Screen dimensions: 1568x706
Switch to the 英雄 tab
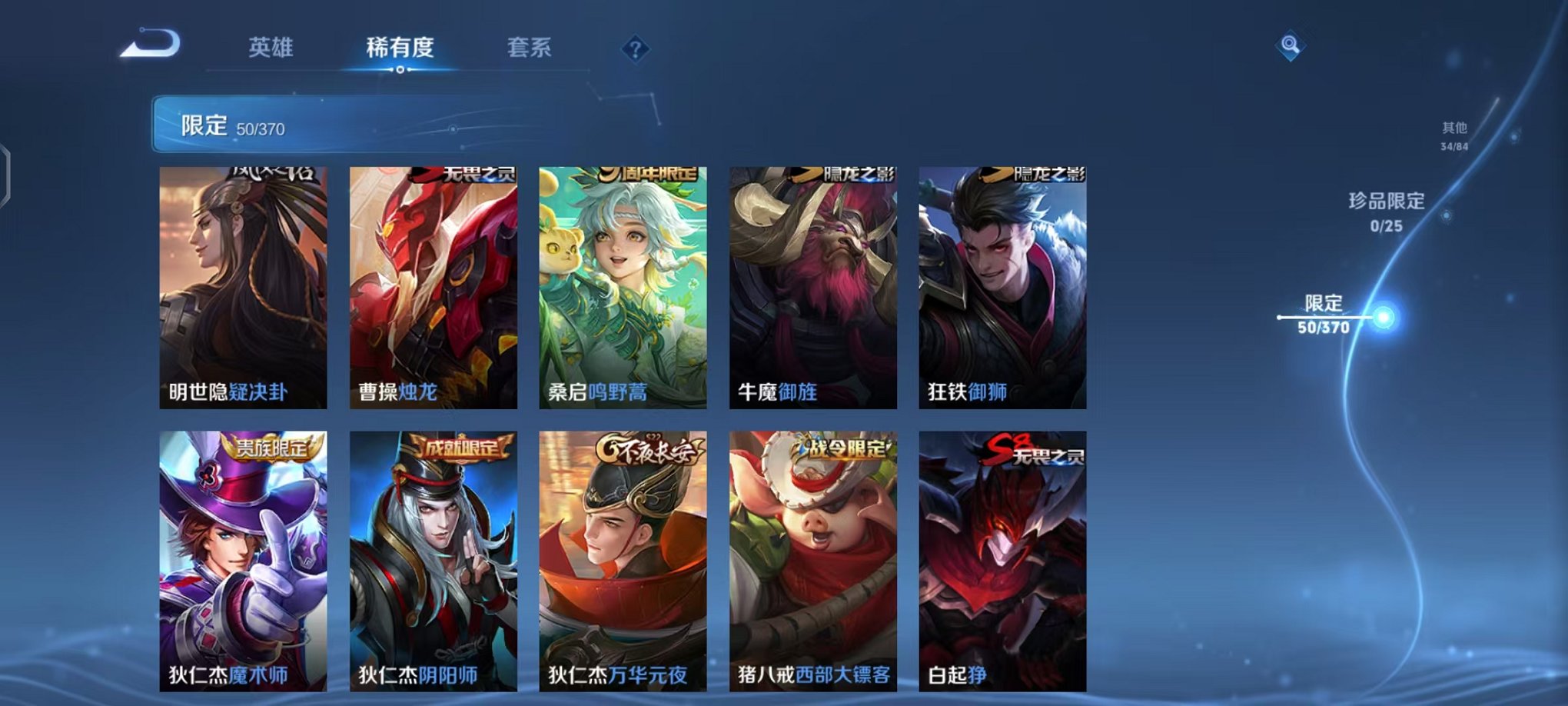point(270,46)
